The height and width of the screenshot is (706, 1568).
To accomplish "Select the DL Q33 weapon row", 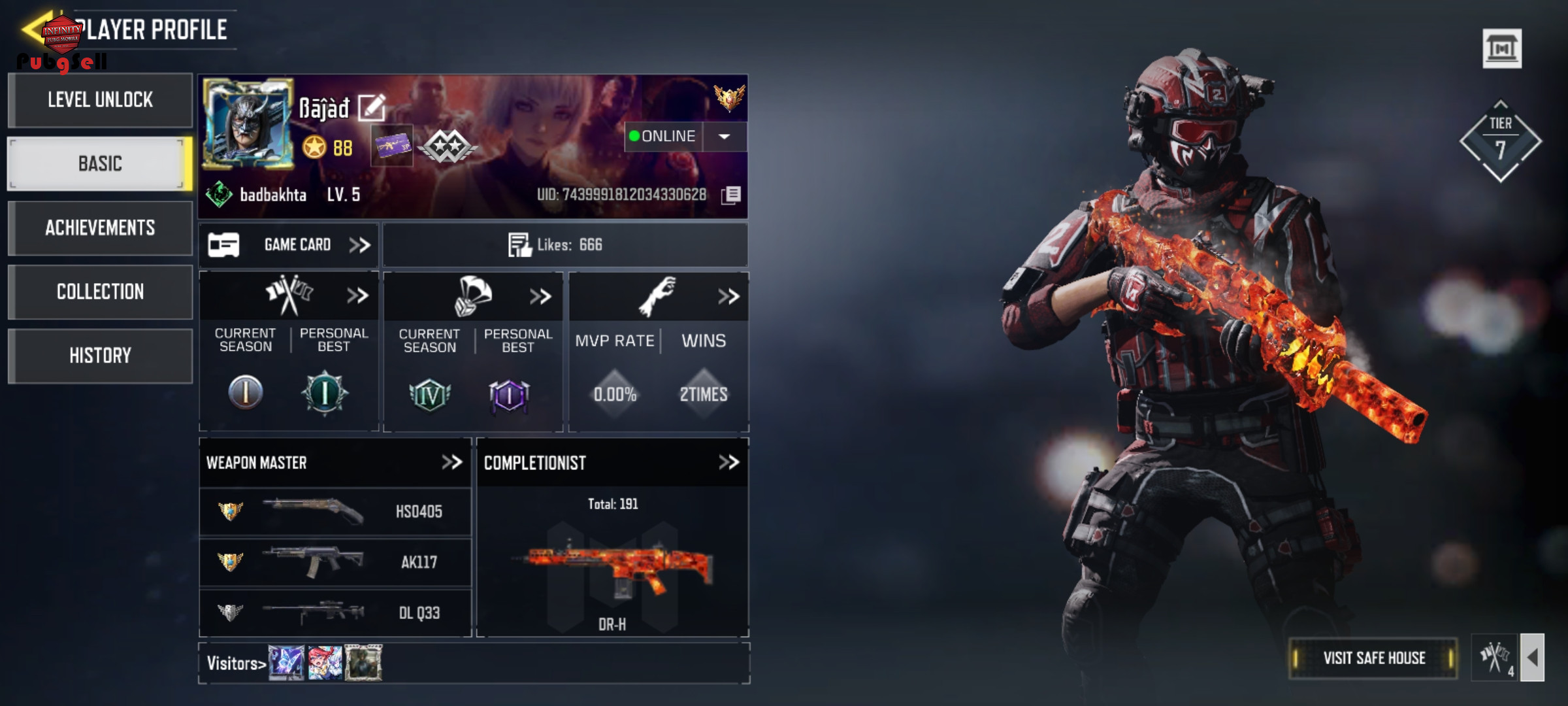I will [335, 613].
